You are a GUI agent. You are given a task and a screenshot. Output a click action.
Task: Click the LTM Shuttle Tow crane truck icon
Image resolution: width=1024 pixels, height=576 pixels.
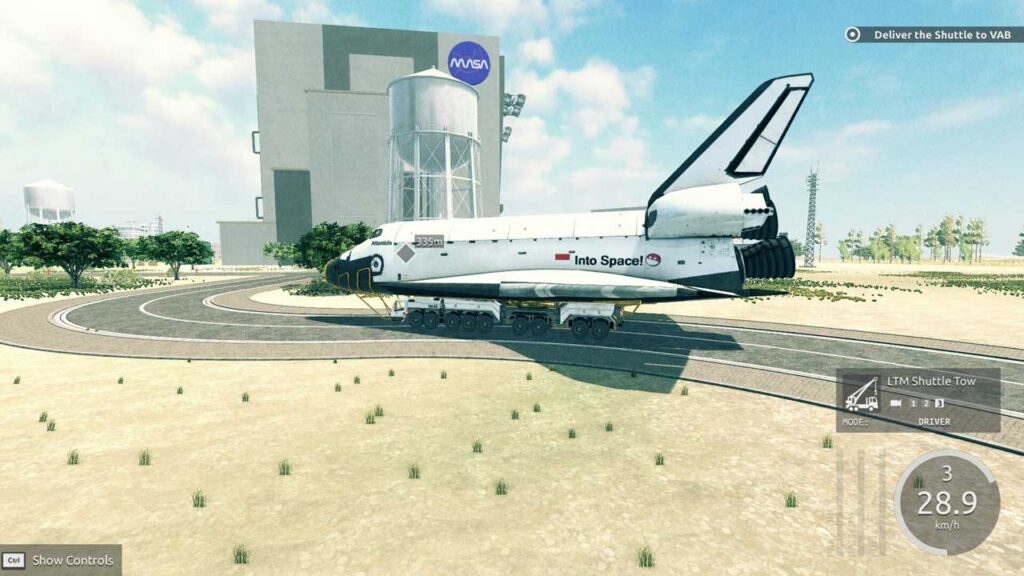(x=861, y=394)
